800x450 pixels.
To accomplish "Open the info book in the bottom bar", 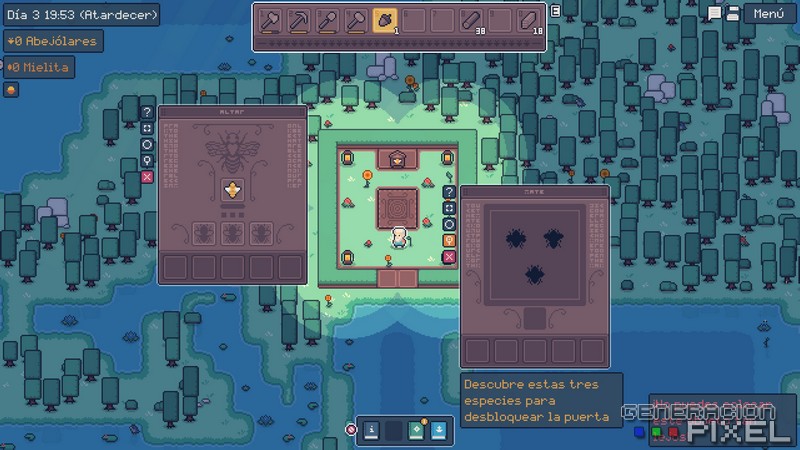I will (x=371, y=431).
